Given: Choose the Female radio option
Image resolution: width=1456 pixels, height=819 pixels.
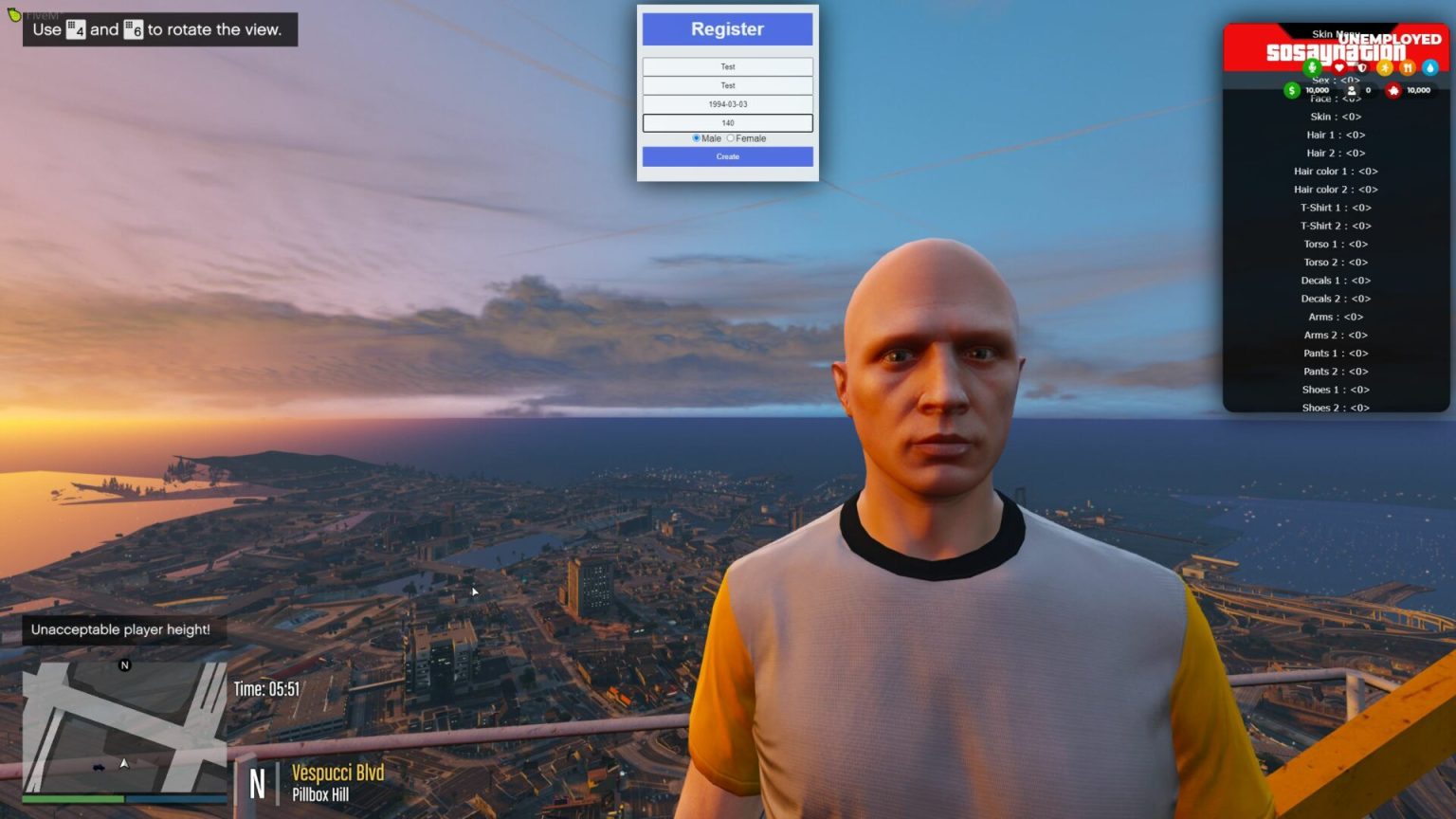Looking at the screenshot, I should pyautogui.click(x=731, y=138).
